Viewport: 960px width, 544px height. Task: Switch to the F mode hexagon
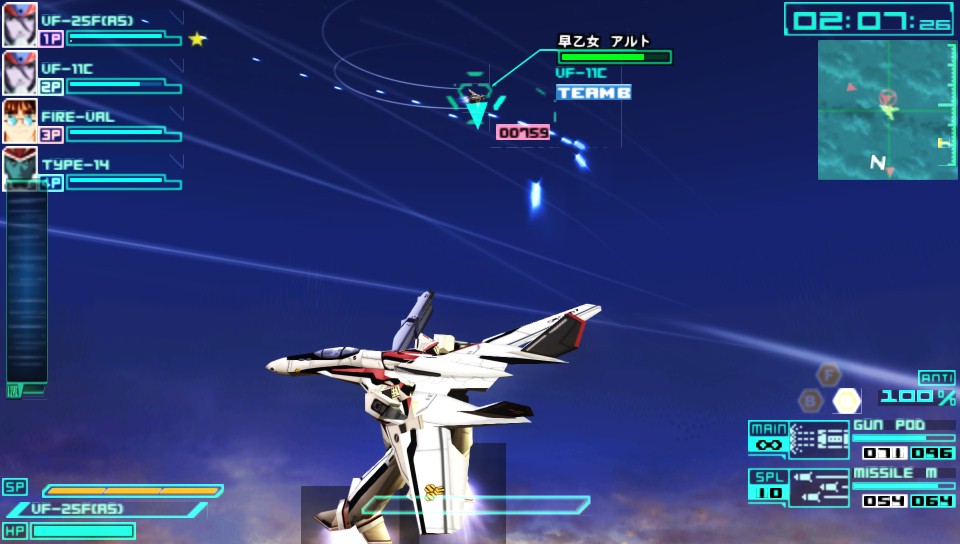click(829, 375)
